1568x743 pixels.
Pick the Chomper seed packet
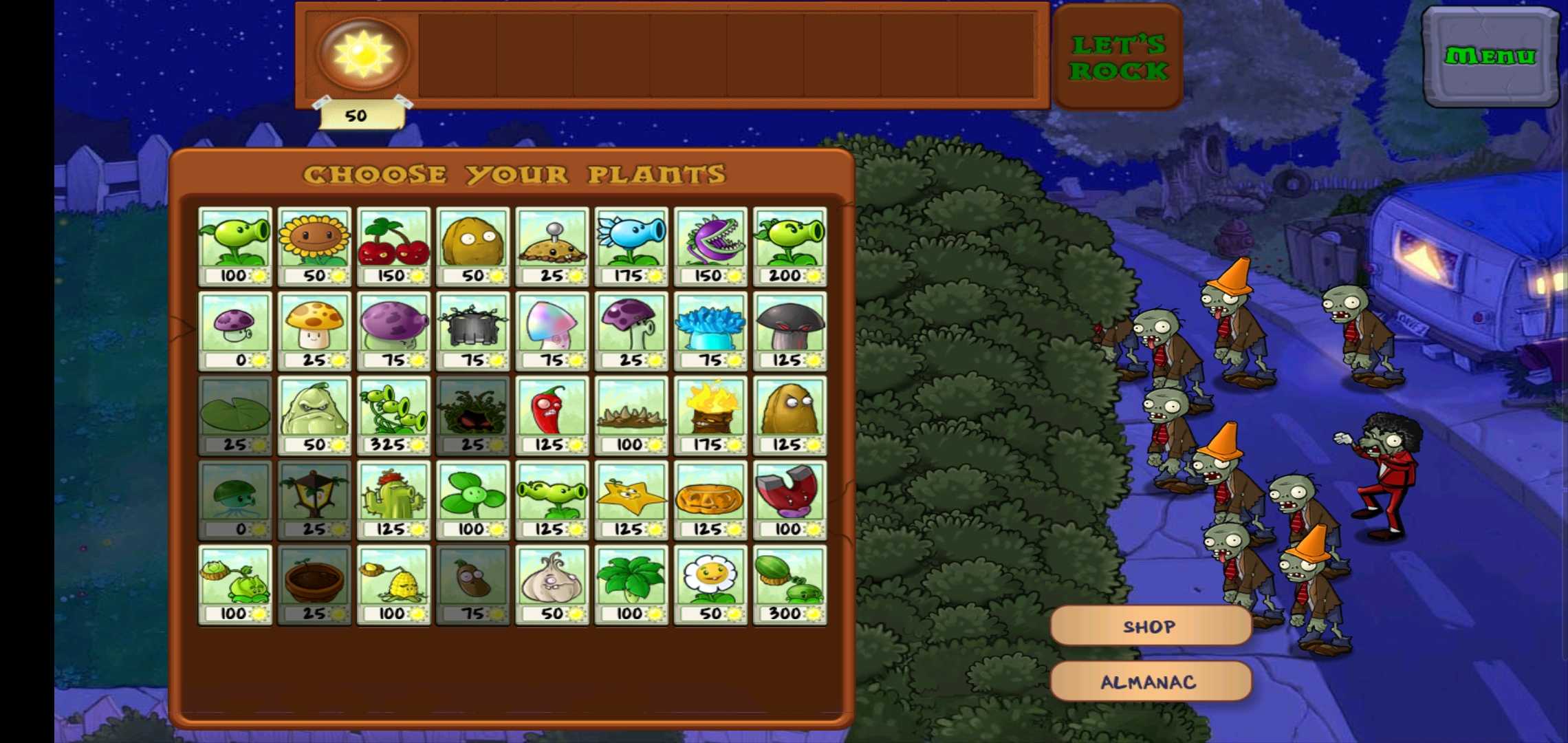pos(710,246)
